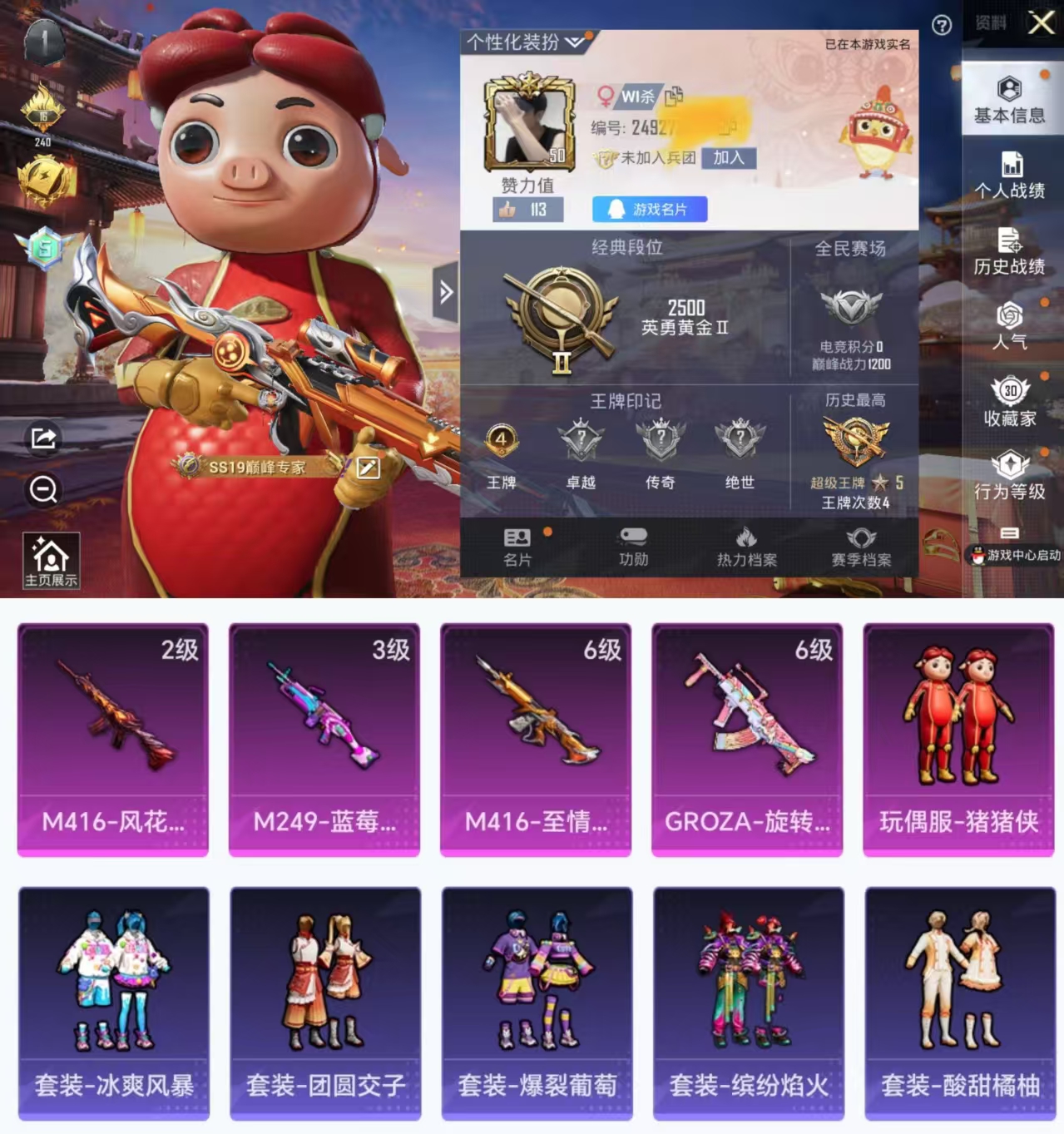The image size is (1064, 1134).
Task: Open the 收藏家 collector tab
Action: (1009, 402)
